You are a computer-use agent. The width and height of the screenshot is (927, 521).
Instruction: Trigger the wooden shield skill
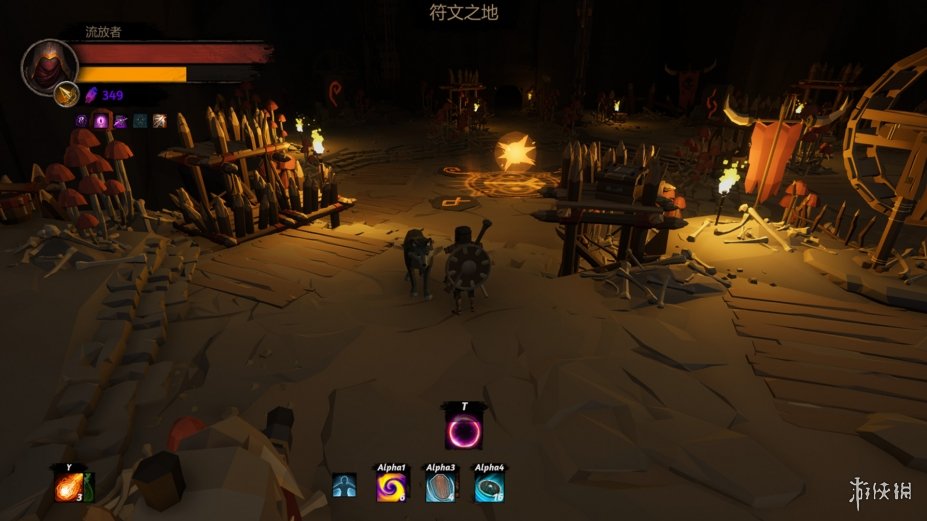[441, 486]
